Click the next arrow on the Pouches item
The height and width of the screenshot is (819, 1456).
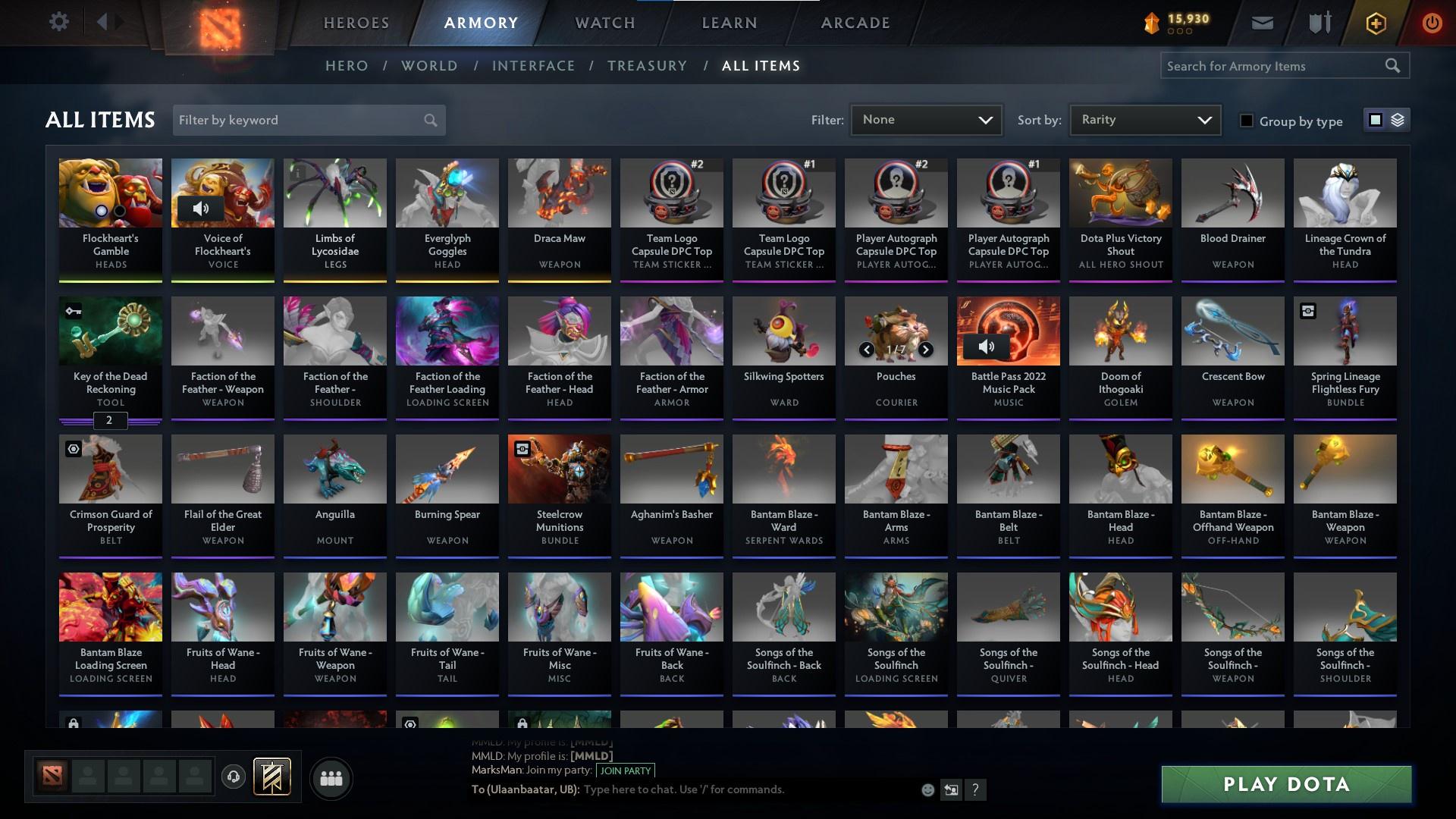coord(925,350)
